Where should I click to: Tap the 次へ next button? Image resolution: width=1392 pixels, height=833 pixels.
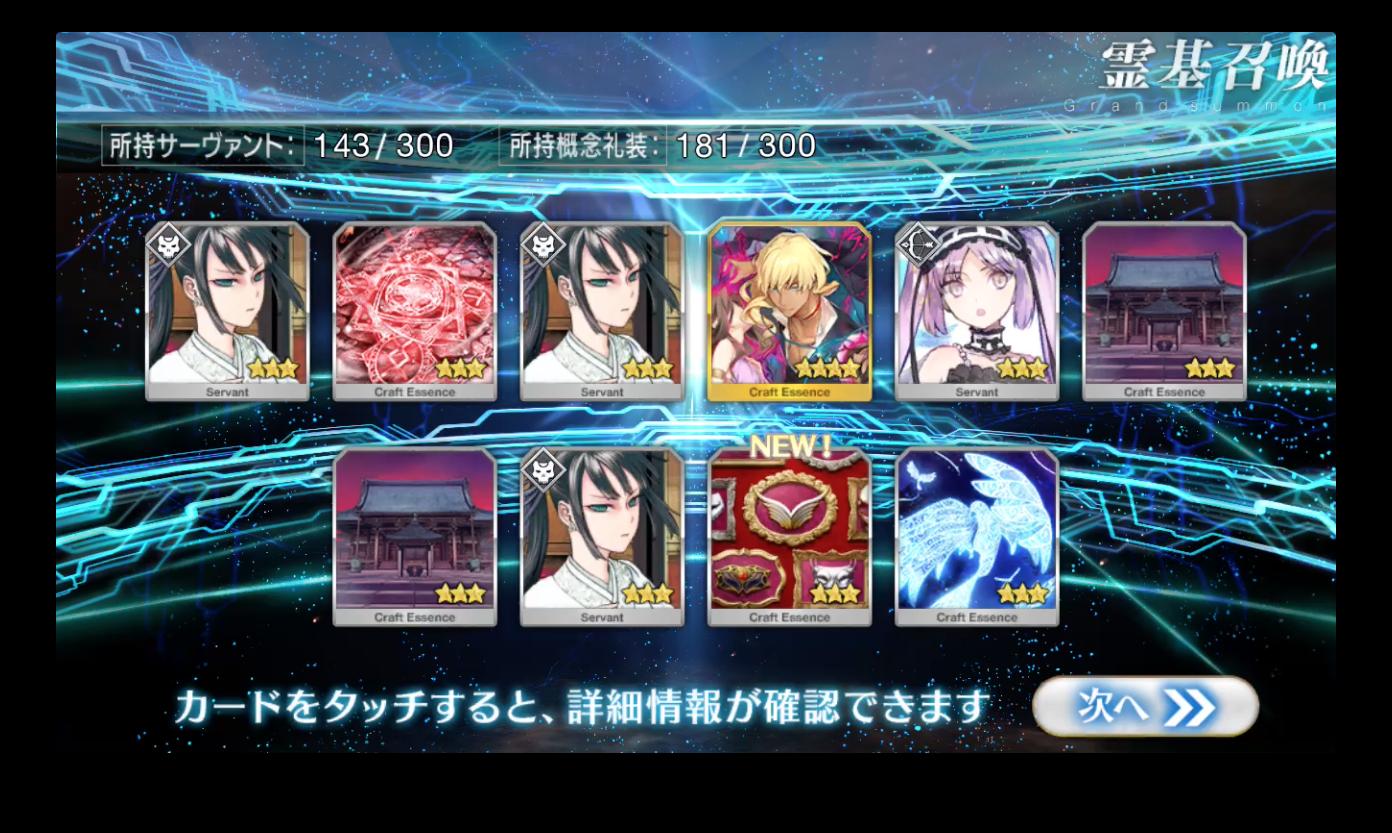[1145, 707]
